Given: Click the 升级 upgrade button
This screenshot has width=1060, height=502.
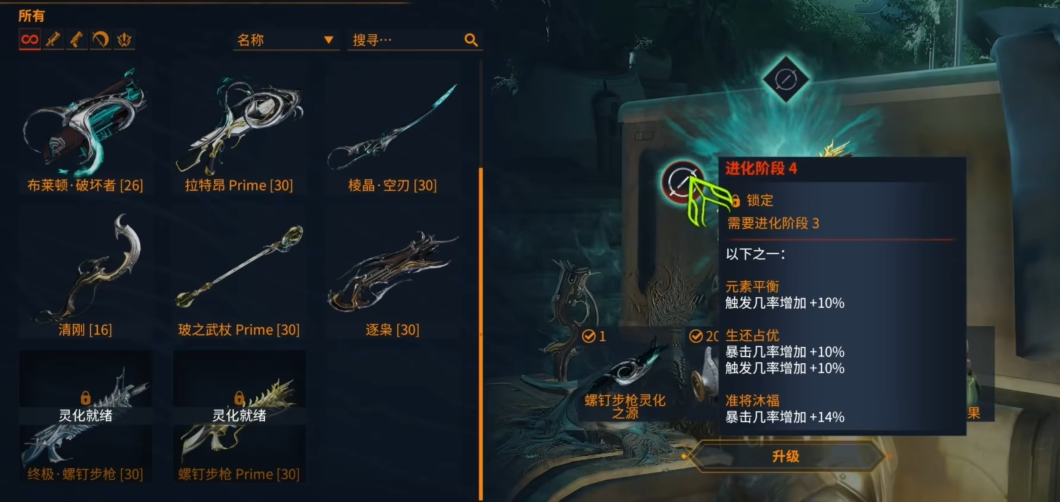Looking at the screenshot, I should point(786,456).
